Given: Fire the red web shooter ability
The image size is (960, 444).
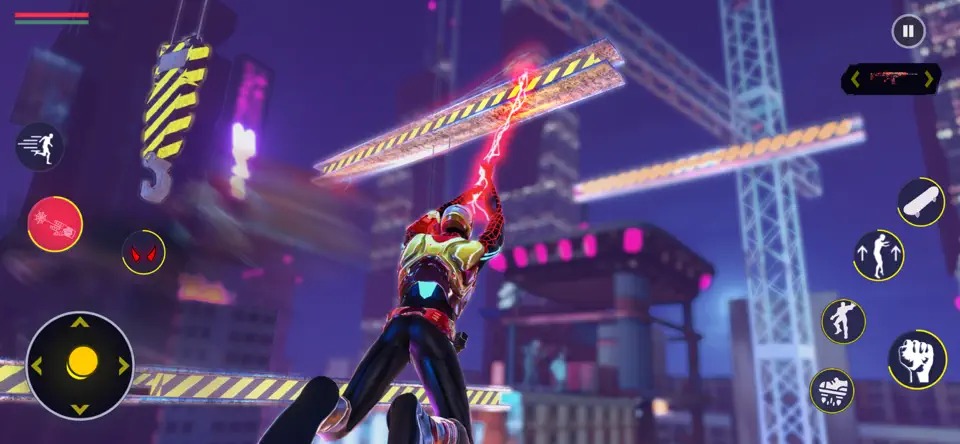Looking at the screenshot, I should tap(55, 224).
